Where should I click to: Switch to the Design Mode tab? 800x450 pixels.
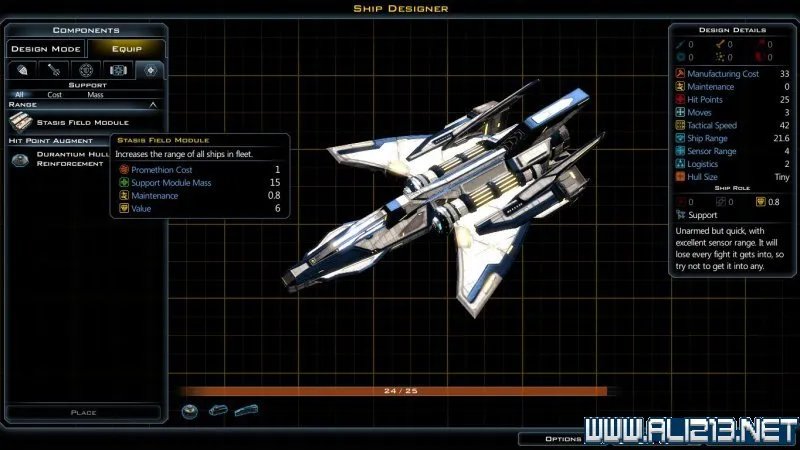tap(46, 49)
